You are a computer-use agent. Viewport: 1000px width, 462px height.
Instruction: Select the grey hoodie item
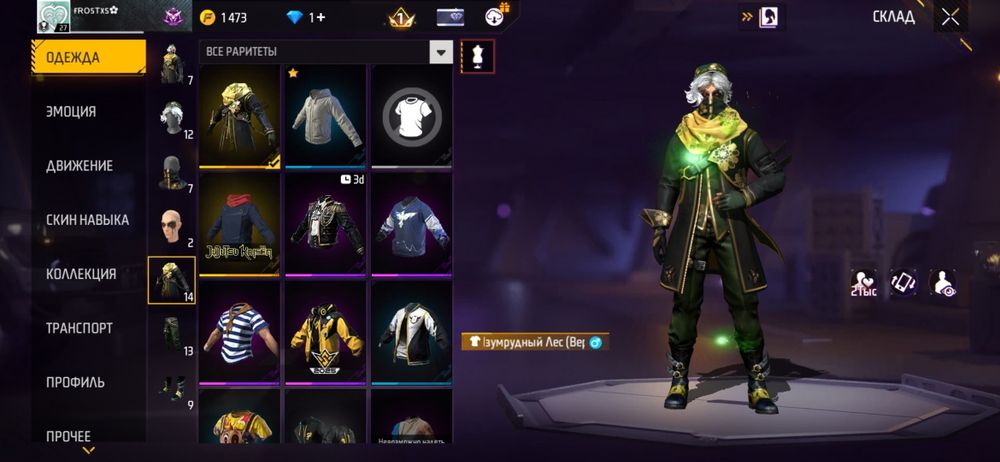click(326, 117)
